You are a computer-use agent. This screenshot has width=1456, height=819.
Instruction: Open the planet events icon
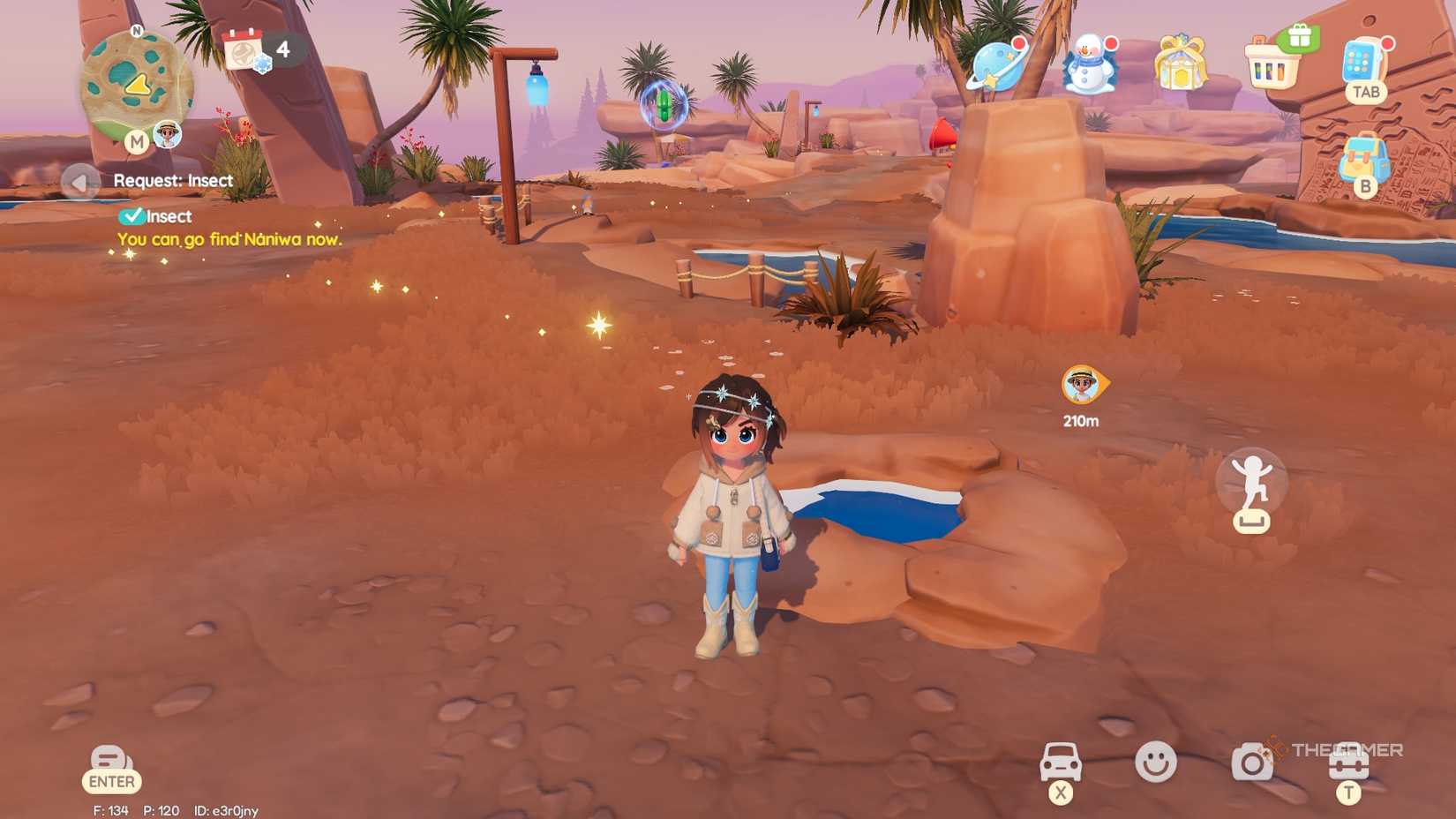tap(998, 66)
